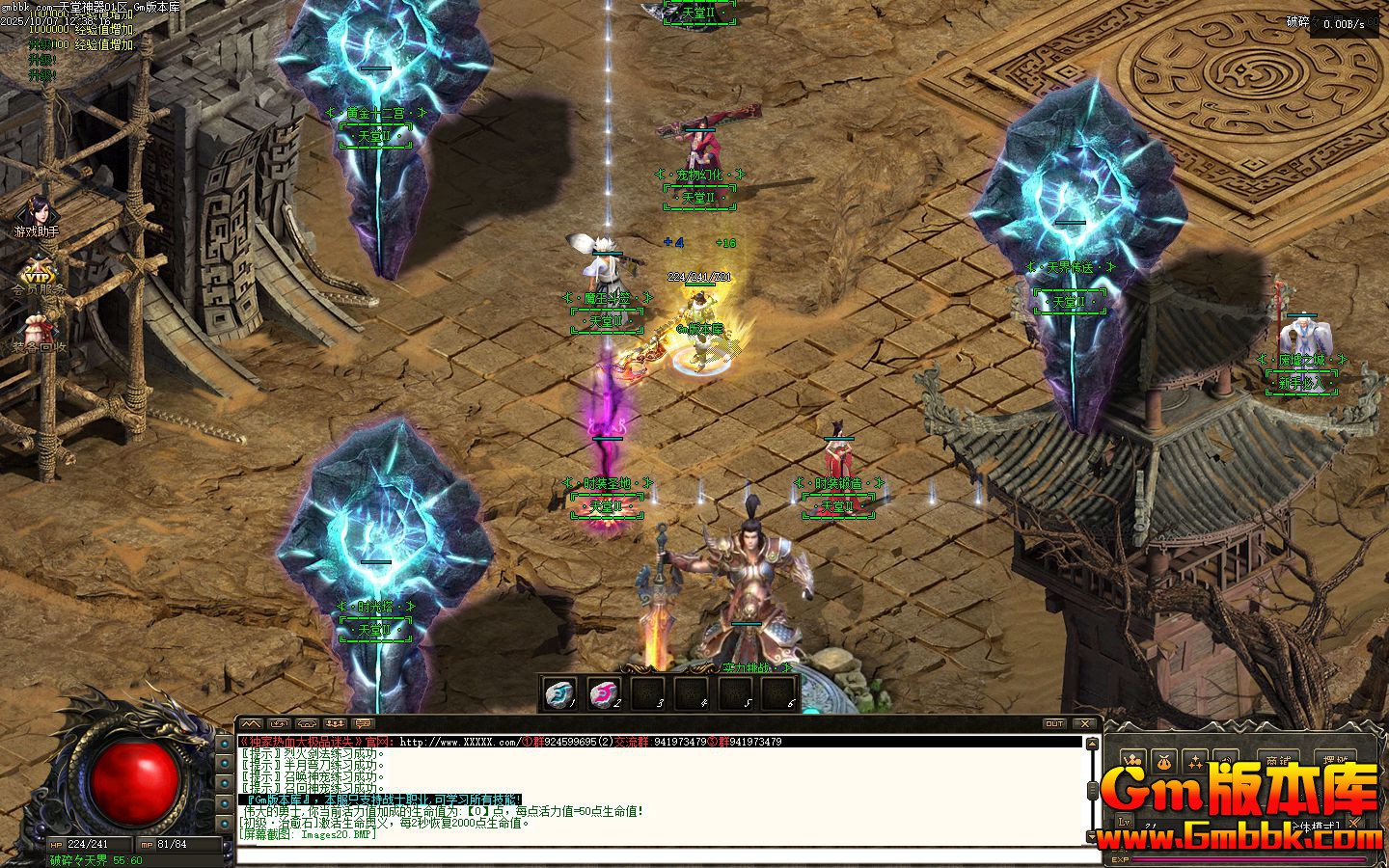Click the OUT button on the chat panel

pyautogui.click(x=1054, y=723)
